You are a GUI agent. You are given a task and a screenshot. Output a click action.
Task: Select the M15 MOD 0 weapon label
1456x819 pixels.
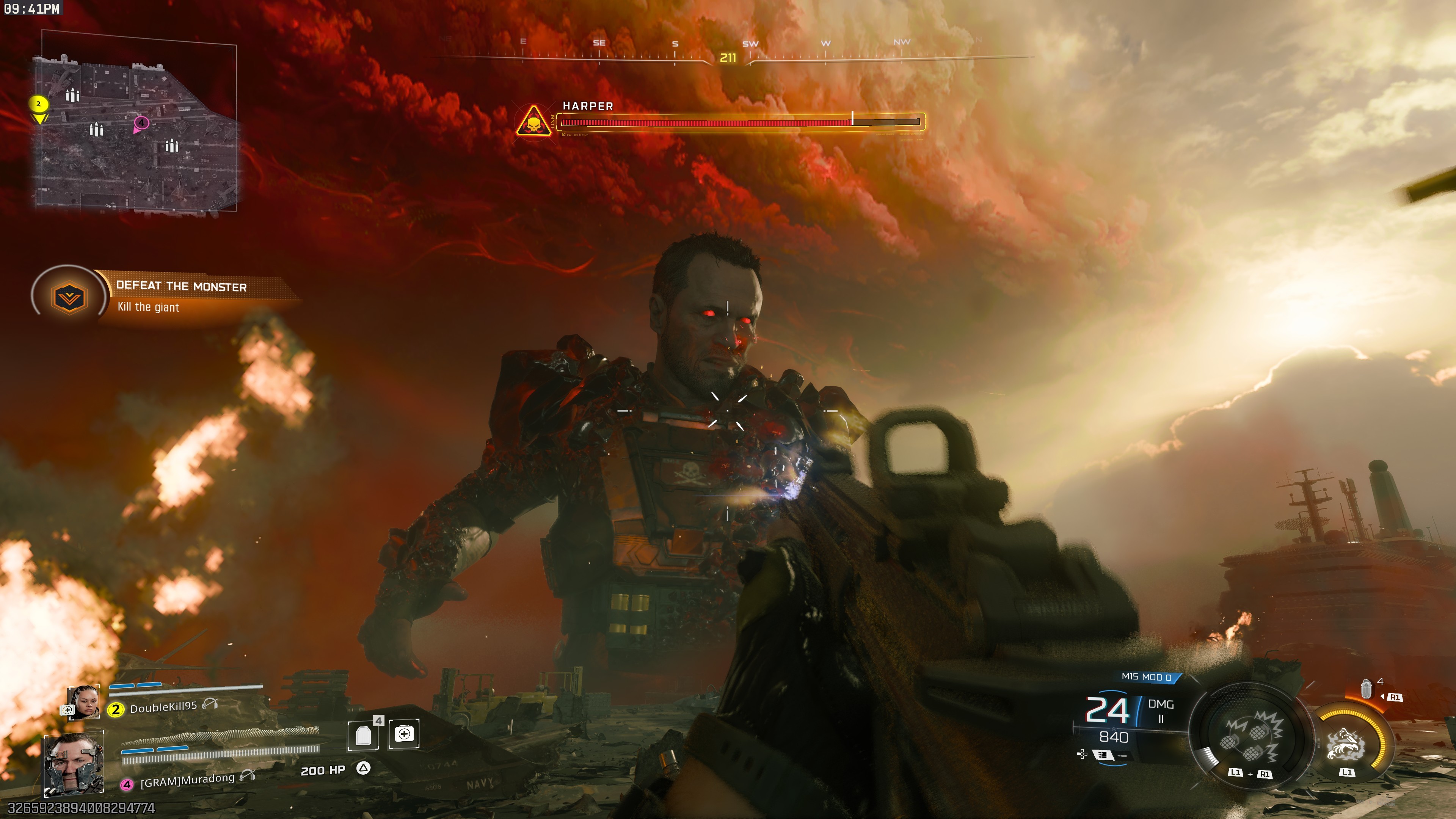point(1146,676)
